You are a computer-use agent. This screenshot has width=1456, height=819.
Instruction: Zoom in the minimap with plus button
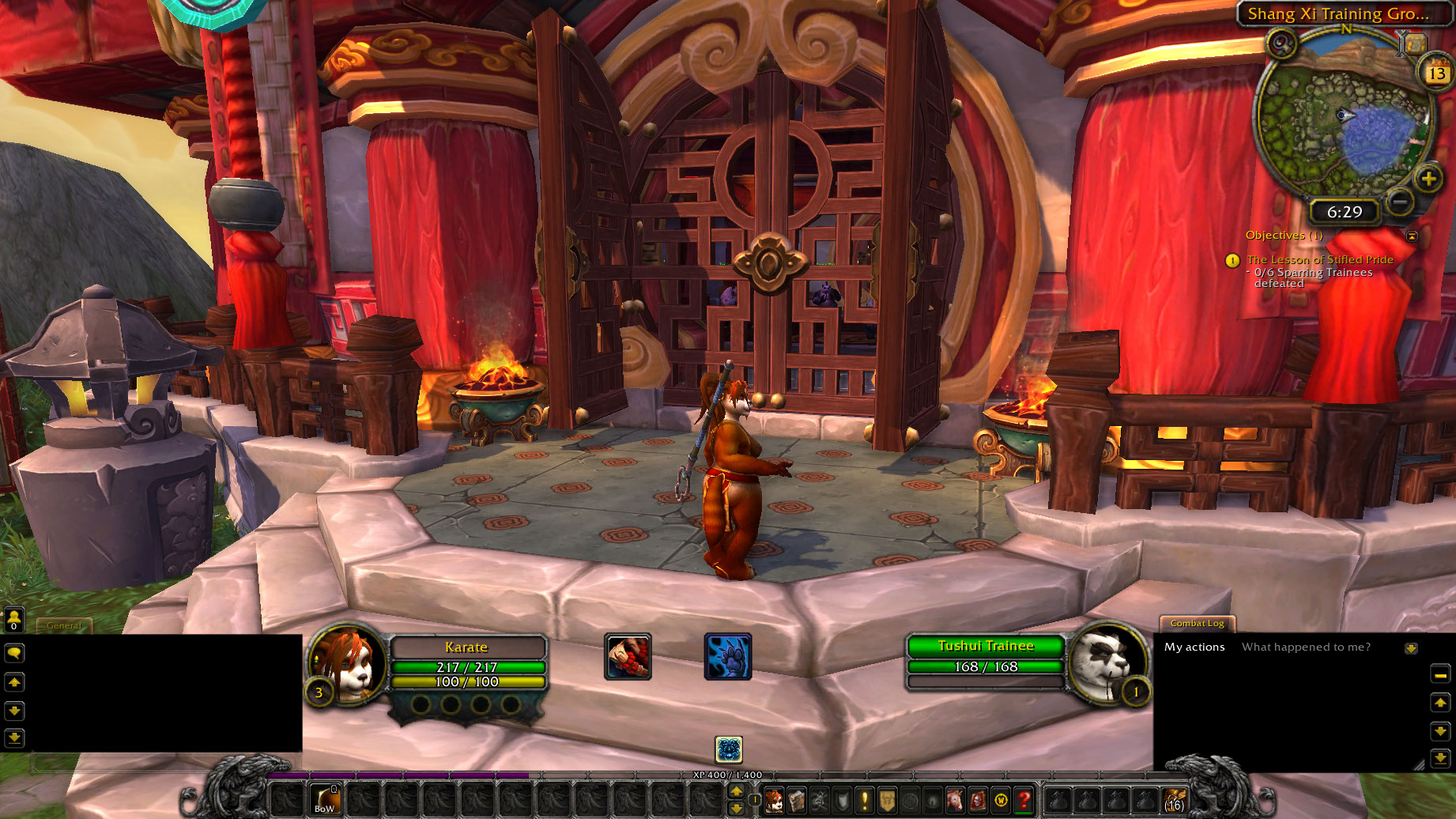tap(1428, 179)
